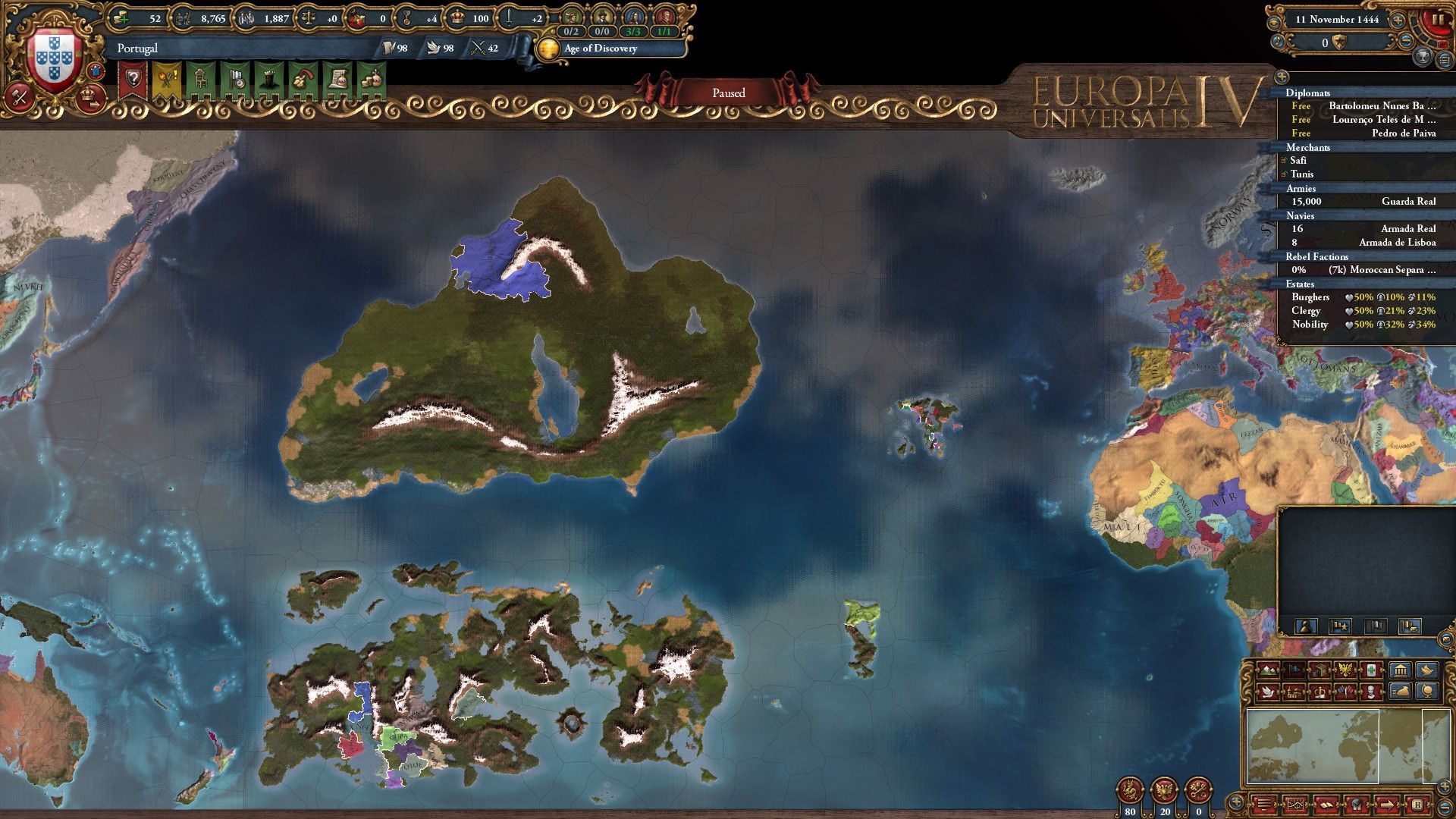The width and height of the screenshot is (1456, 819).
Task: Open the trade goods mapmode
Action: [1319, 671]
